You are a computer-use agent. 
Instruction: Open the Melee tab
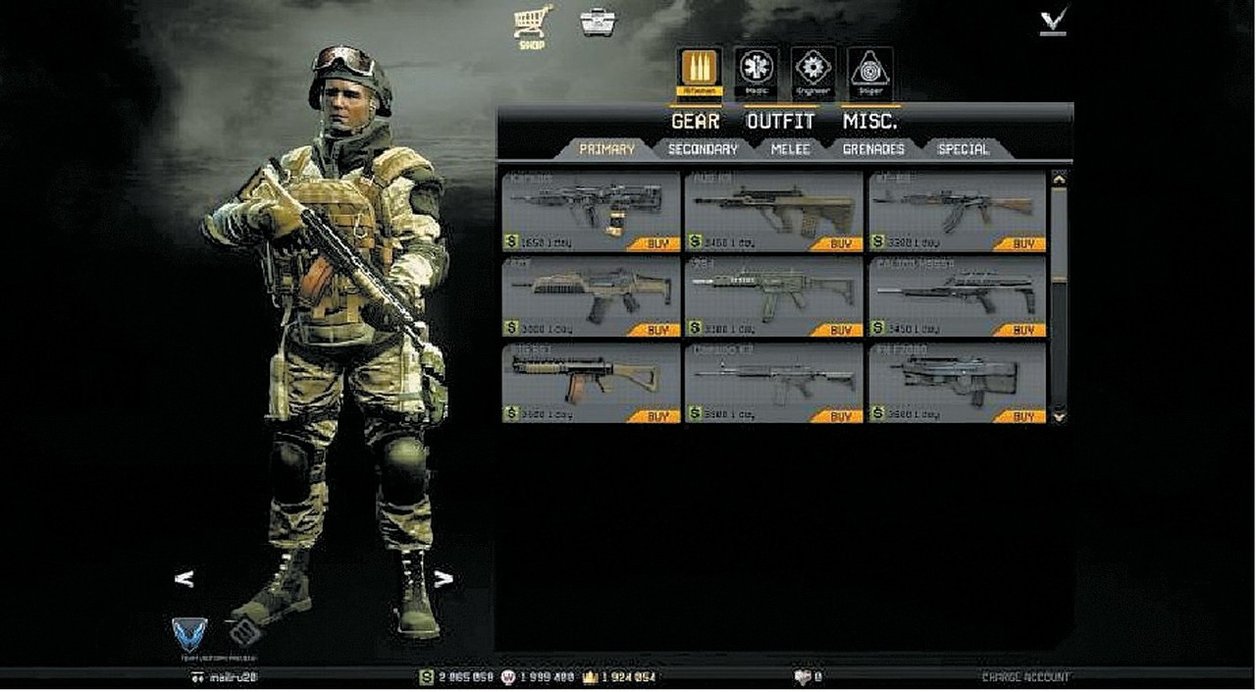pyautogui.click(x=790, y=149)
